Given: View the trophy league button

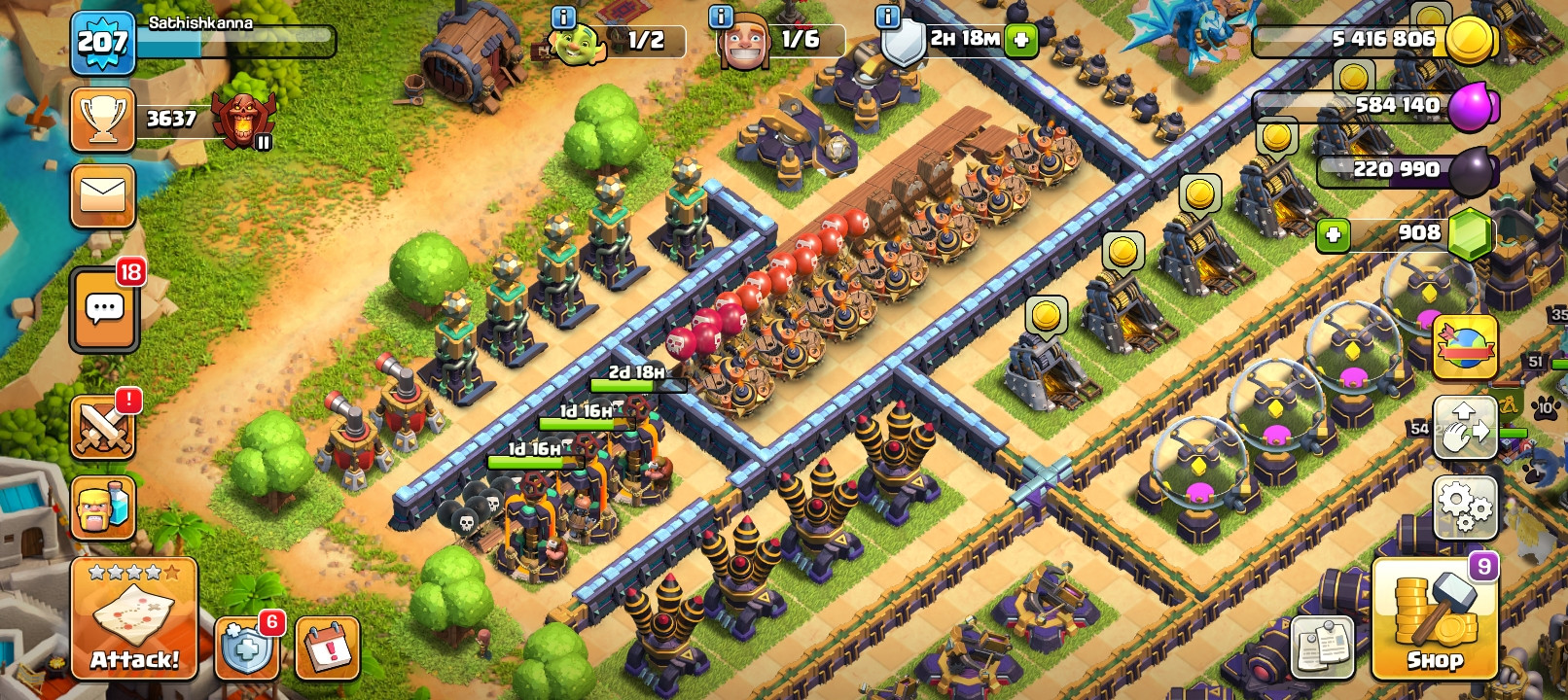Looking at the screenshot, I should 103,120.
